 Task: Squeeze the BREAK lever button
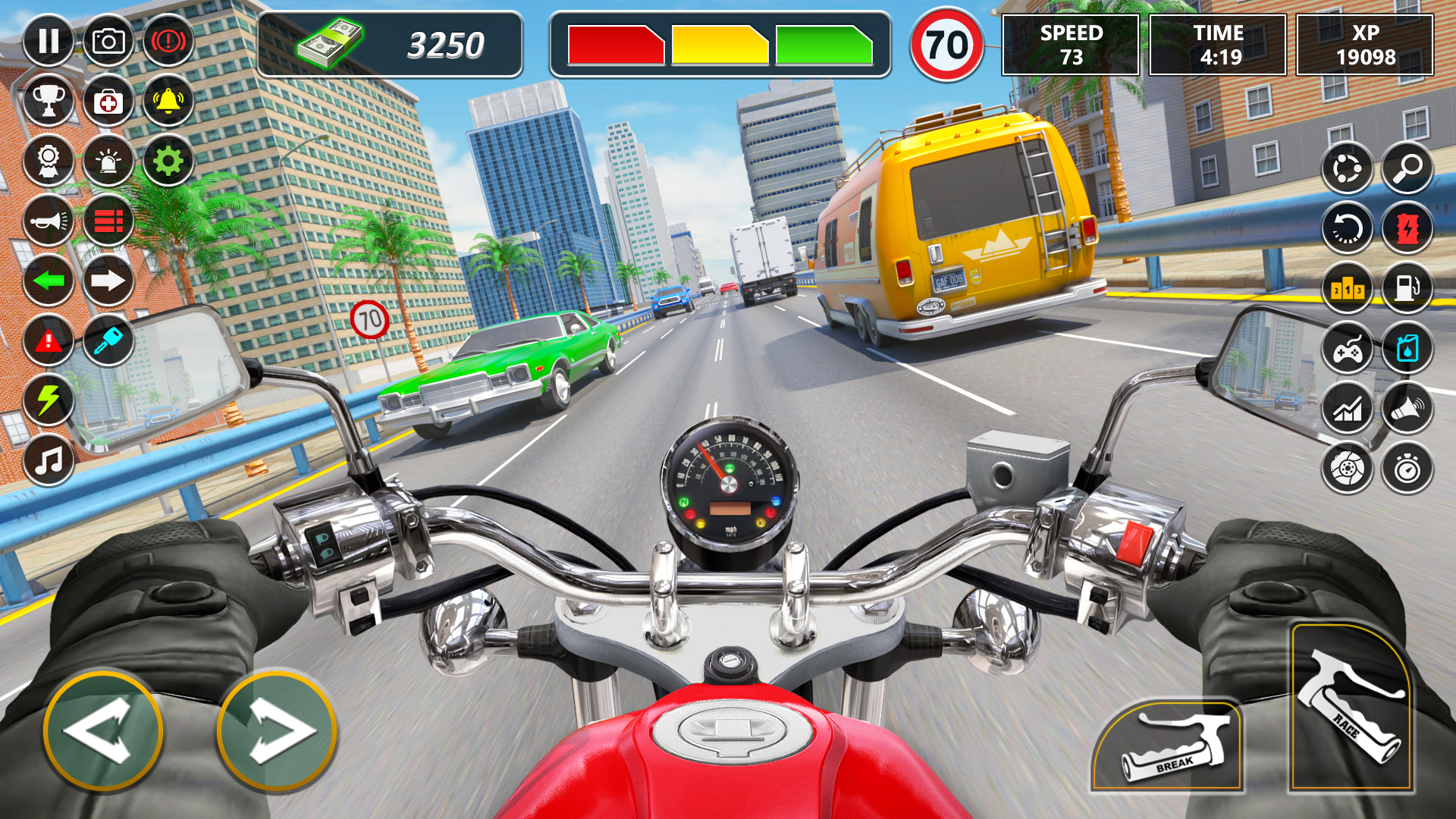(1168, 747)
